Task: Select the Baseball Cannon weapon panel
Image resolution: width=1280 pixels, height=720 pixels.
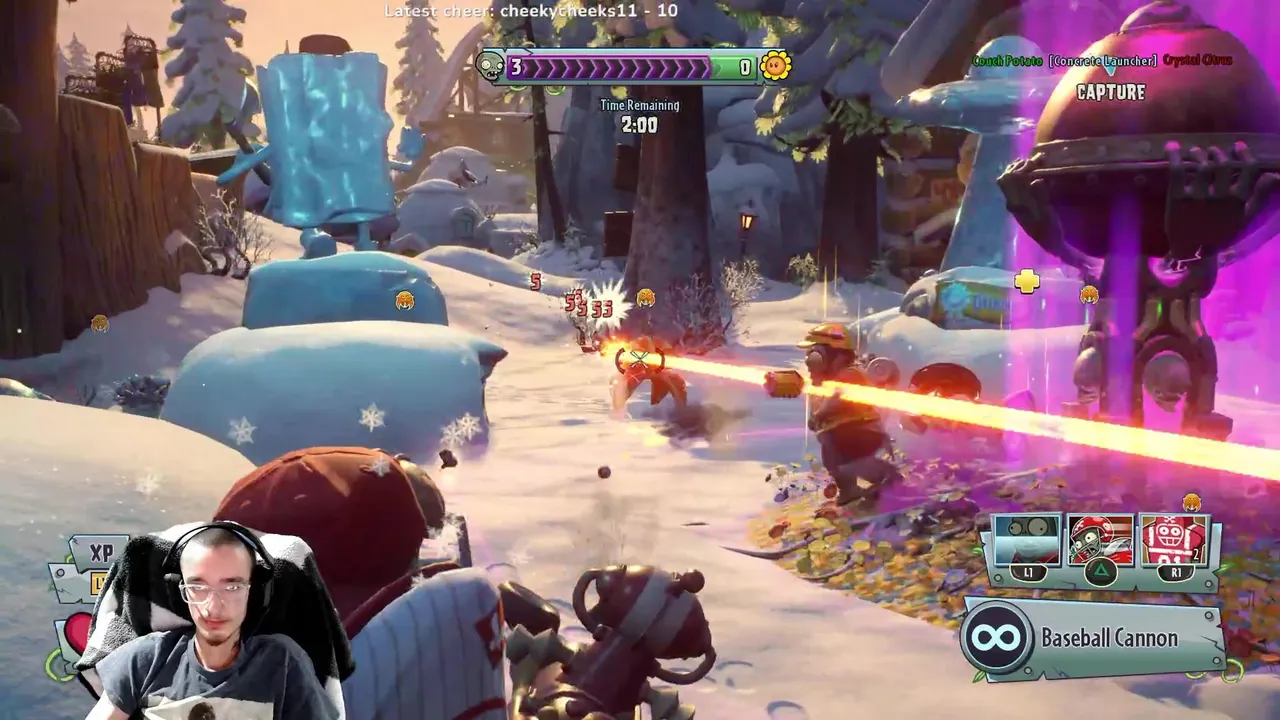Action: click(1093, 639)
